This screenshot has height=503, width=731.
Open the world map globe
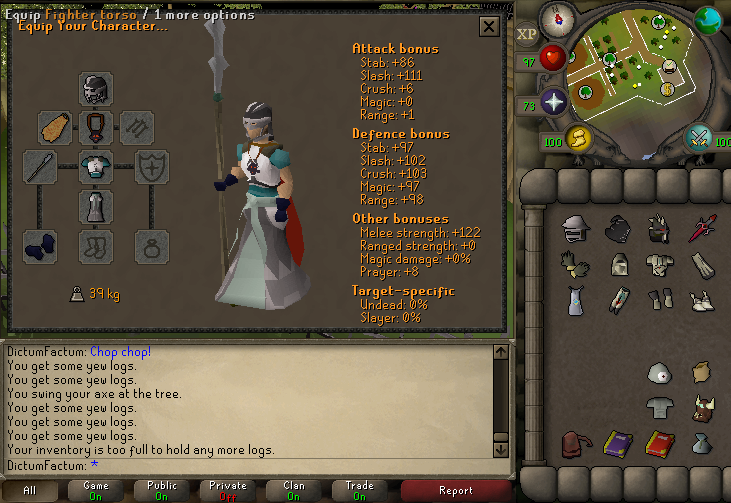(x=708, y=18)
